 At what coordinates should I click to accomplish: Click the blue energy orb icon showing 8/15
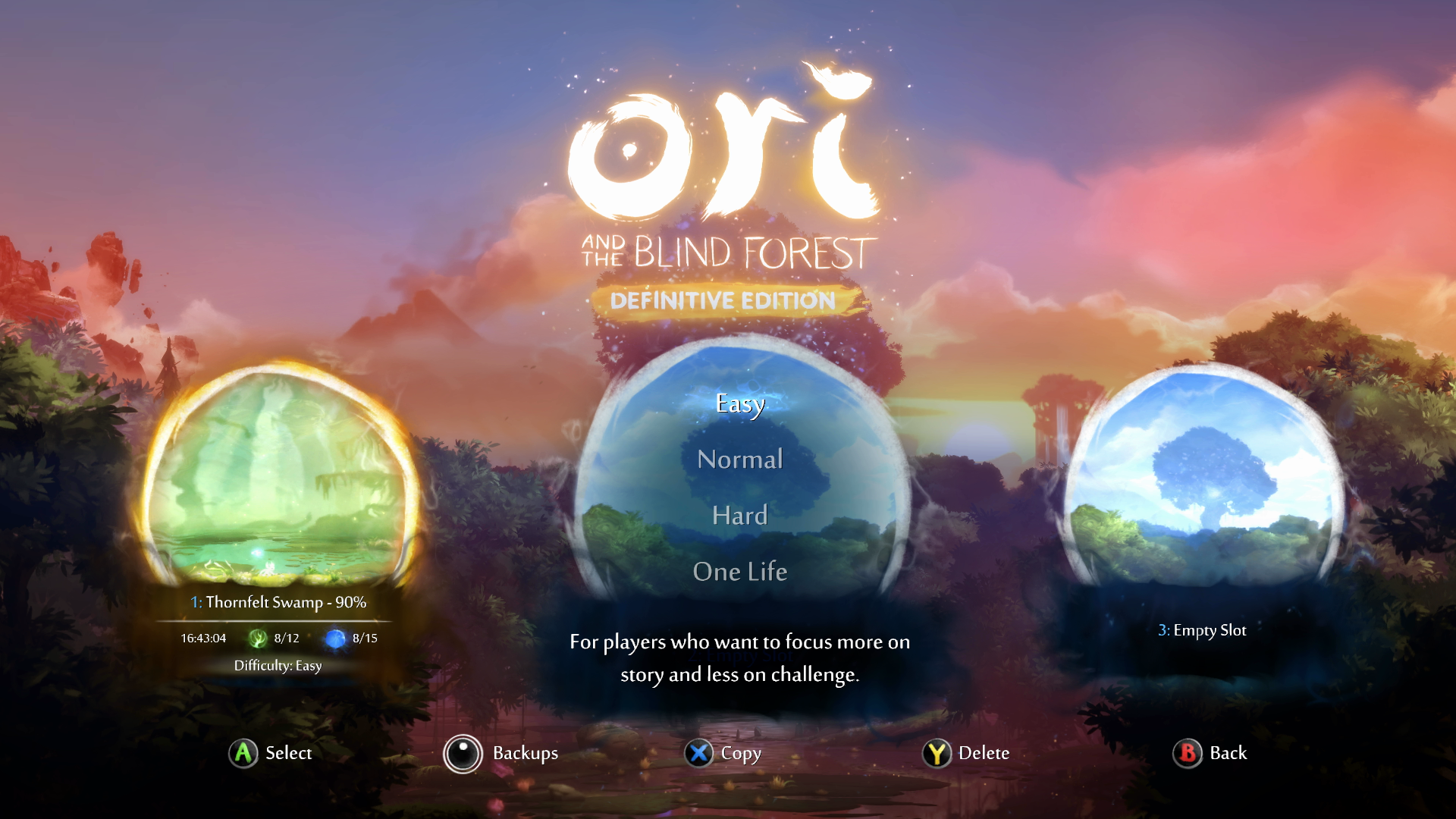(335, 638)
